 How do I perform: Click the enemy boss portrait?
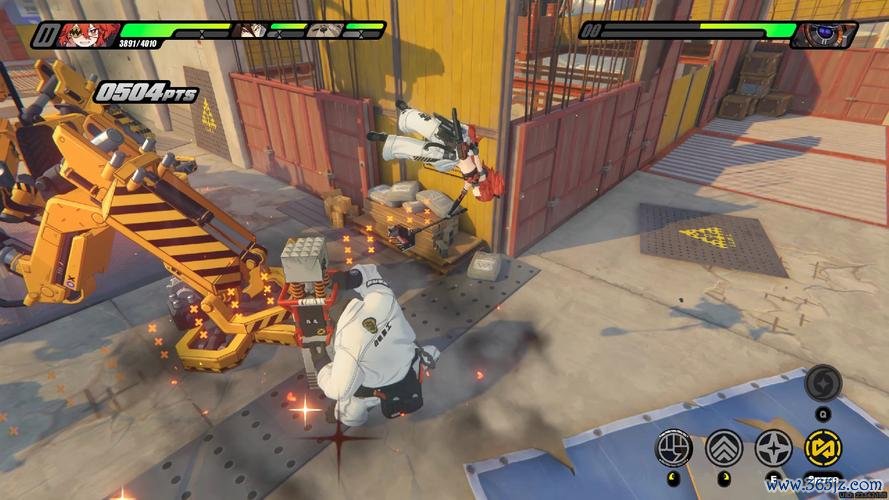824,36
